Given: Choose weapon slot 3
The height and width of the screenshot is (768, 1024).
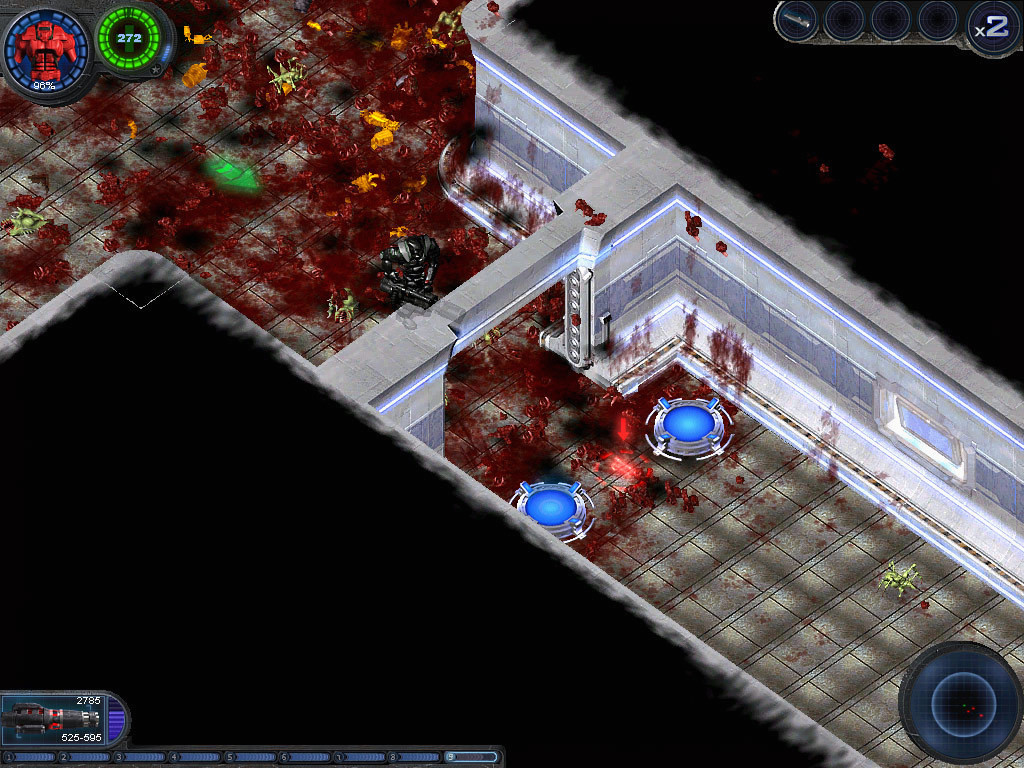Looking at the screenshot, I should 139,757.
